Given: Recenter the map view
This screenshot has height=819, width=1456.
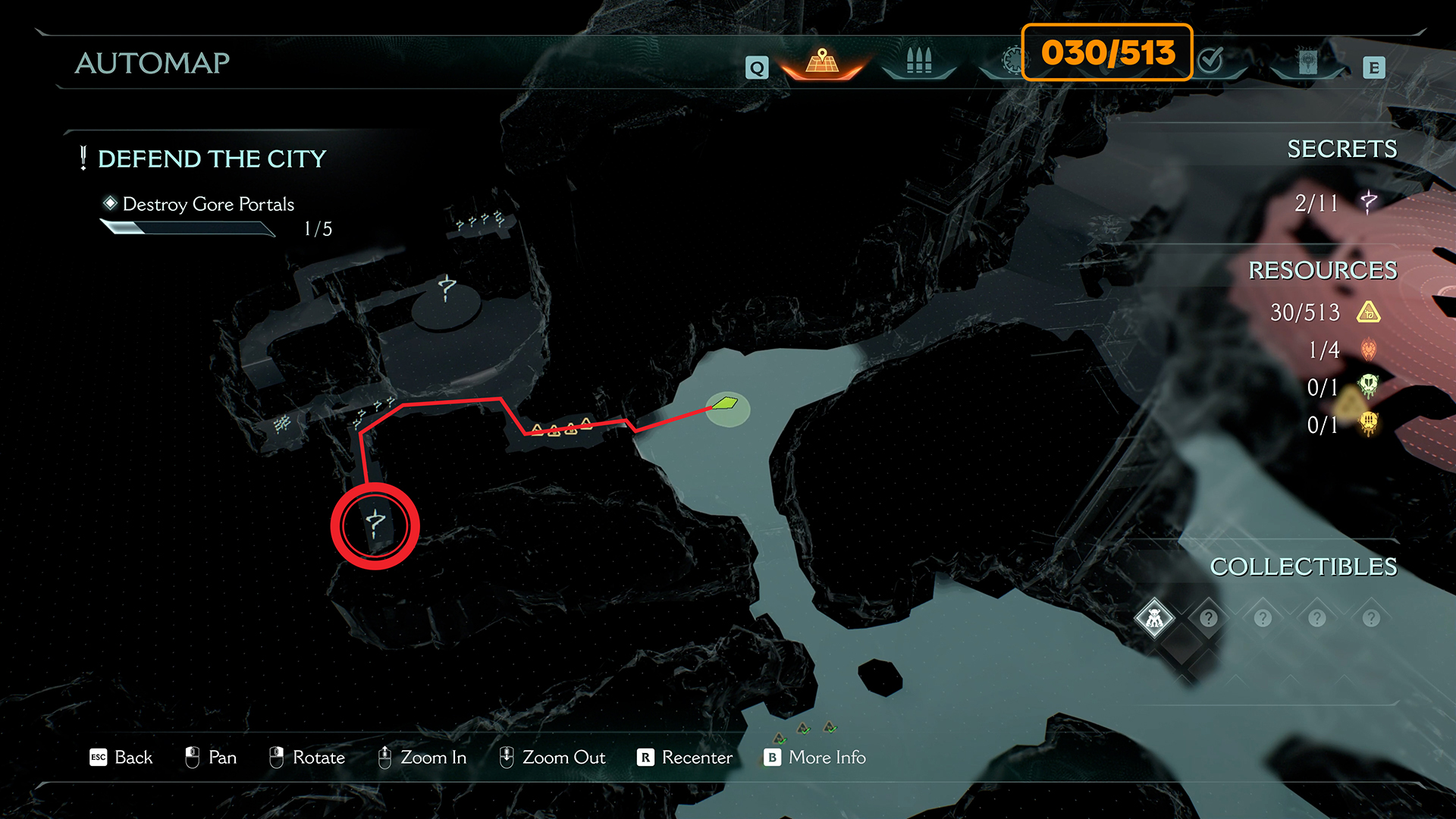Looking at the screenshot, I should (x=685, y=758).
